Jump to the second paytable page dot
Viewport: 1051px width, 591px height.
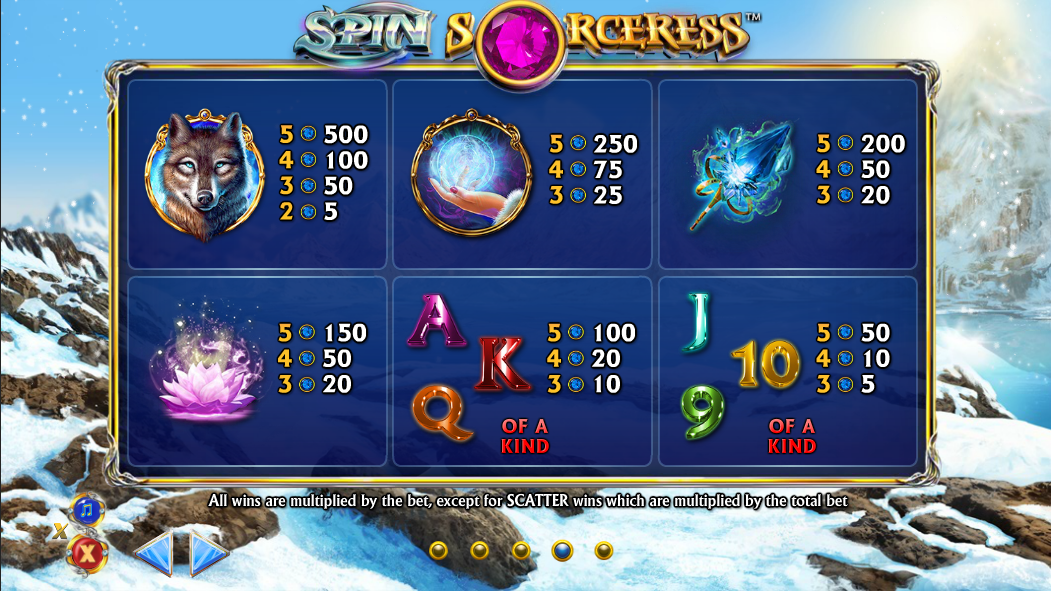(479, 550)
